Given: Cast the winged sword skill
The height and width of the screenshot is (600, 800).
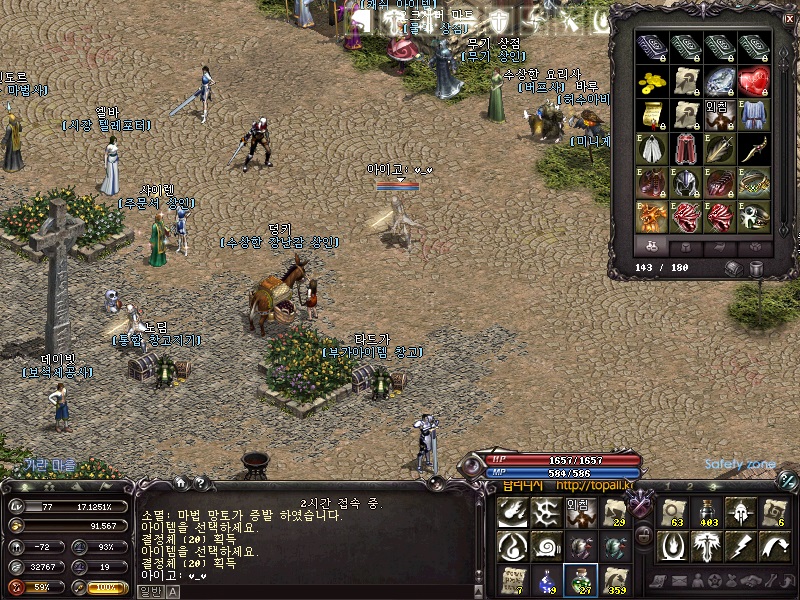Looking at the screenshot, I should (707, 545).
